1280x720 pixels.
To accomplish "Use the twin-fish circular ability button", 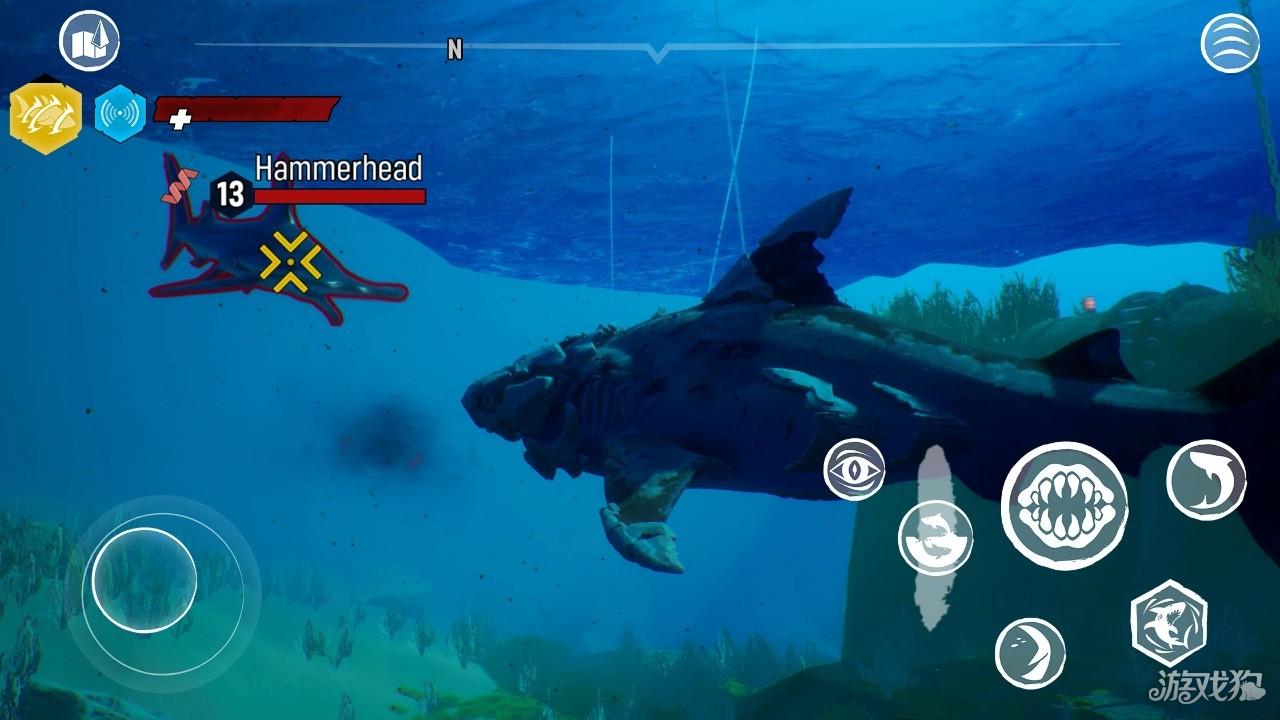I will (x=935, y=537).
